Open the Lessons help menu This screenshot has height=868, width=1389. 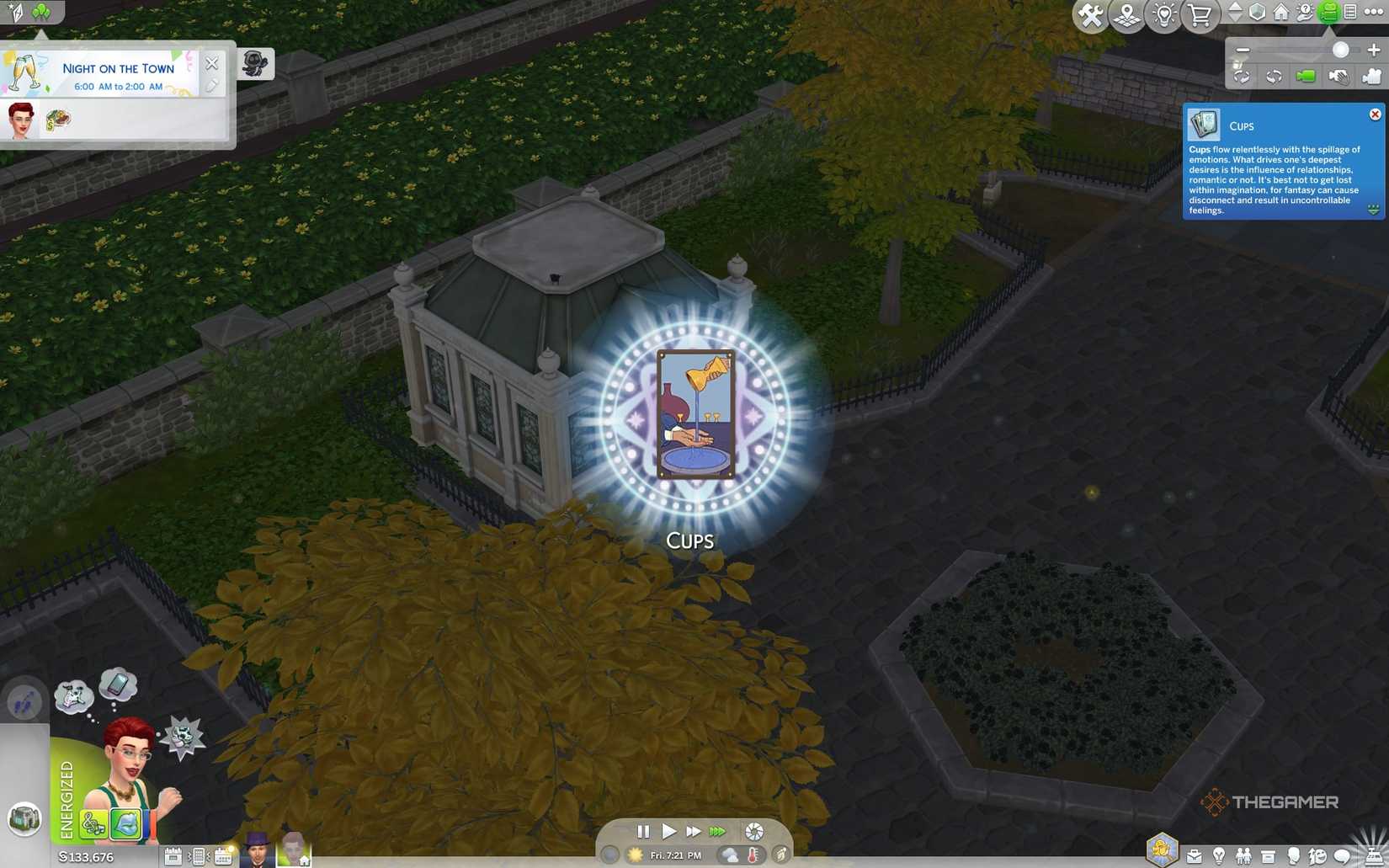tap(1305, 13)
